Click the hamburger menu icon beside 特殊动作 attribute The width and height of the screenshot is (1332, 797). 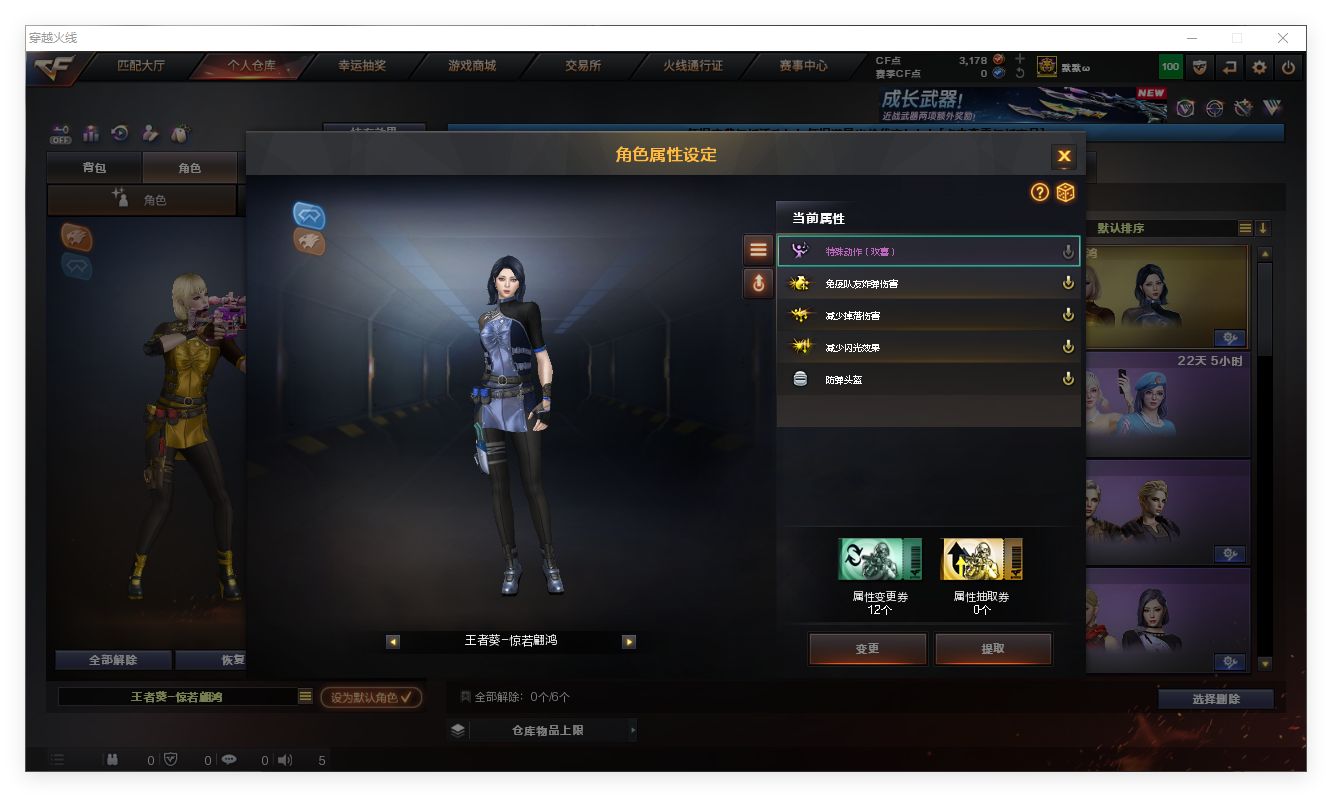[757, 249]
